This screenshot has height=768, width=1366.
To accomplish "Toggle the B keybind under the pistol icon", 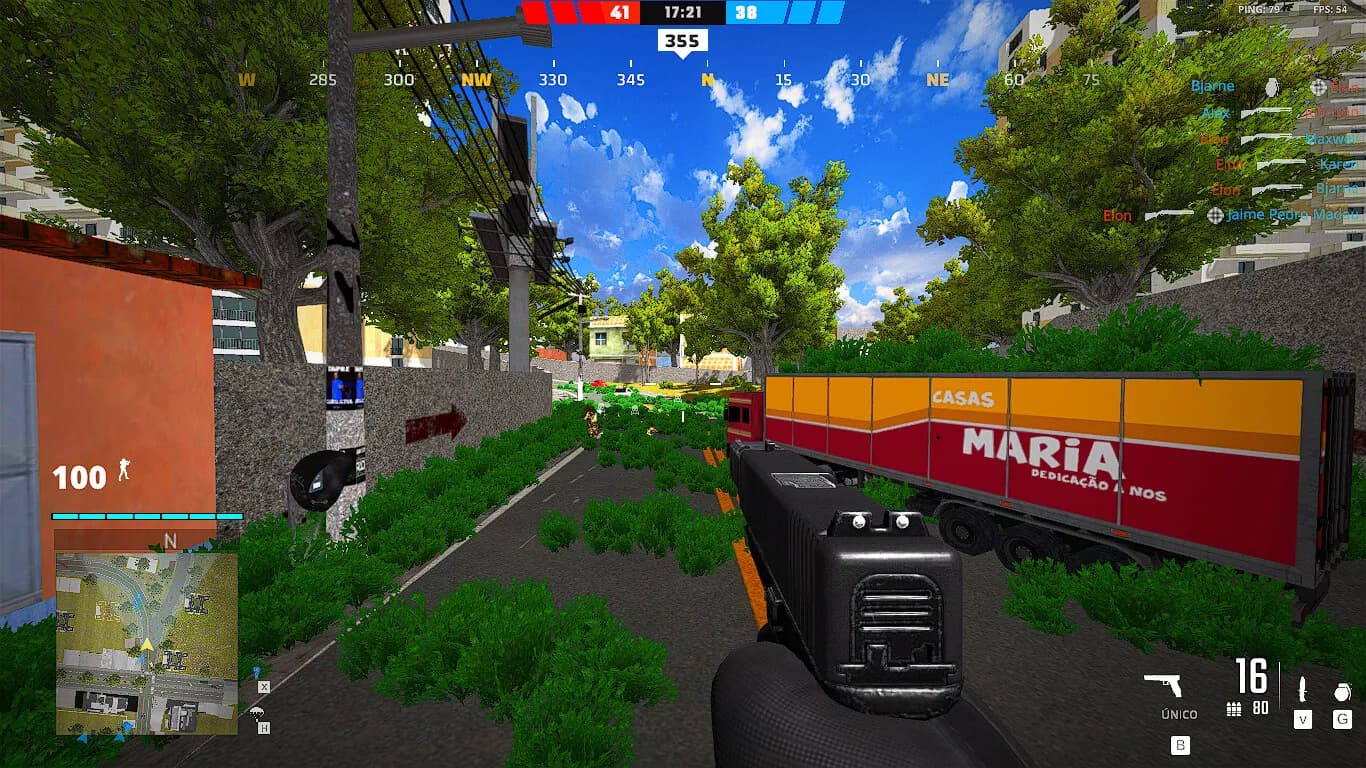I will (x=1181, y=745).
